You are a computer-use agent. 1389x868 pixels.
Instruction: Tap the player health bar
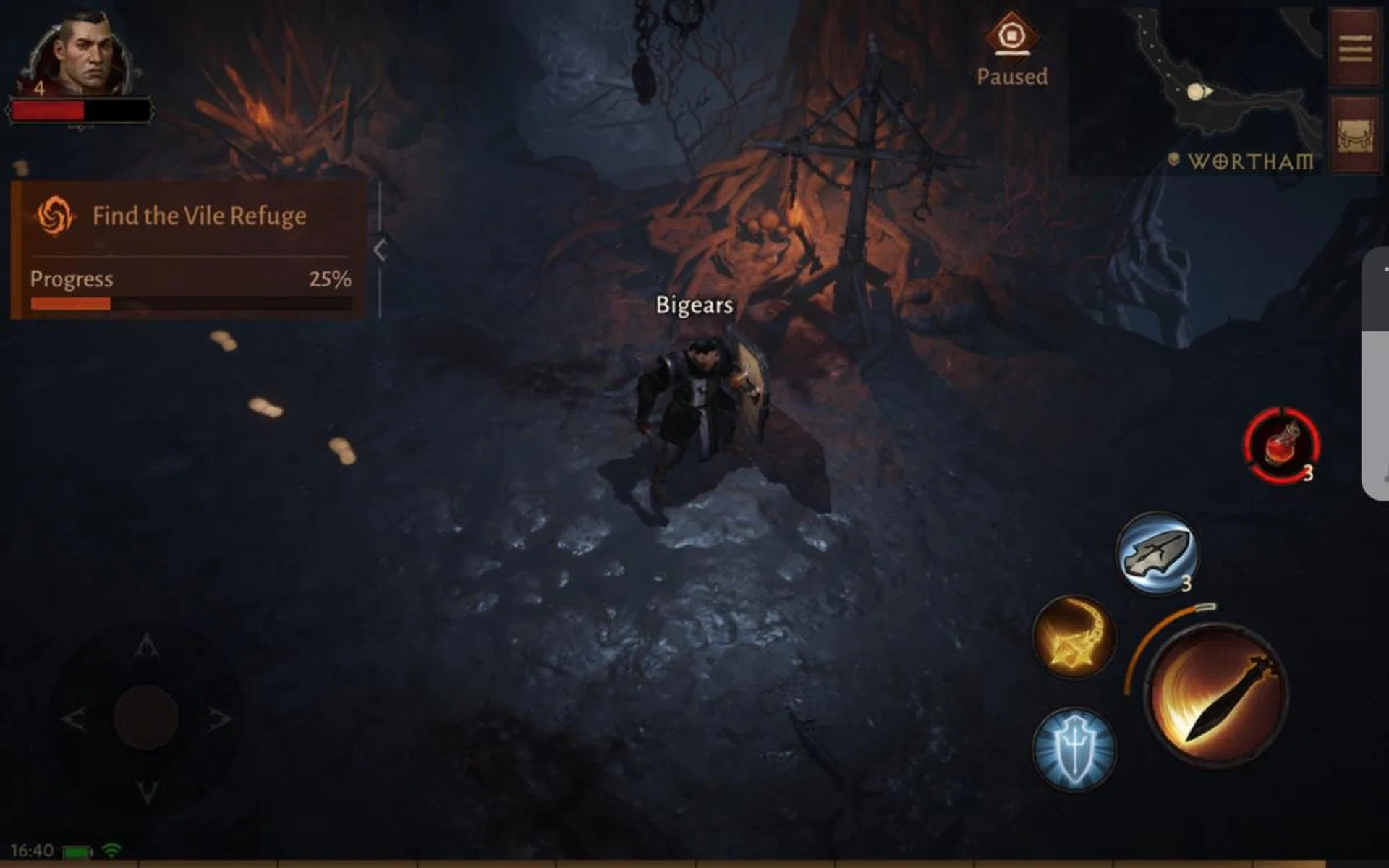point(80,110)
